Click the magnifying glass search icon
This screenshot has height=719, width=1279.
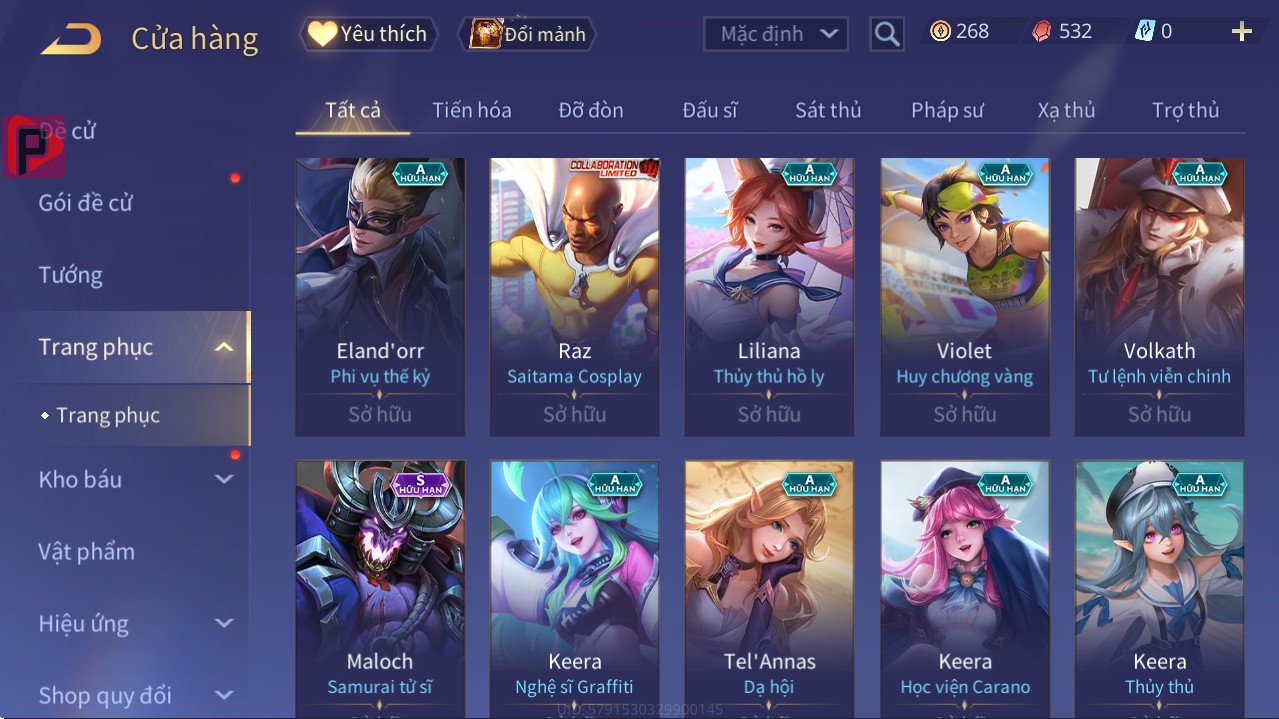(x=886, y=34)
